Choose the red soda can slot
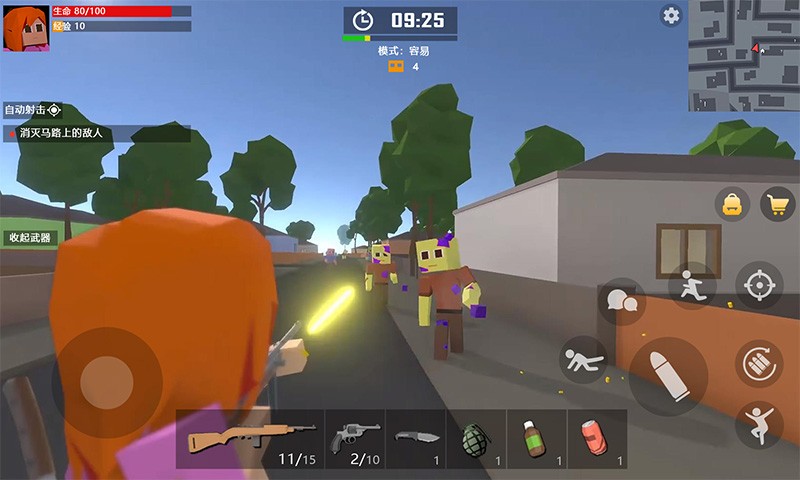800x480 pixels. tap(597, 439)
